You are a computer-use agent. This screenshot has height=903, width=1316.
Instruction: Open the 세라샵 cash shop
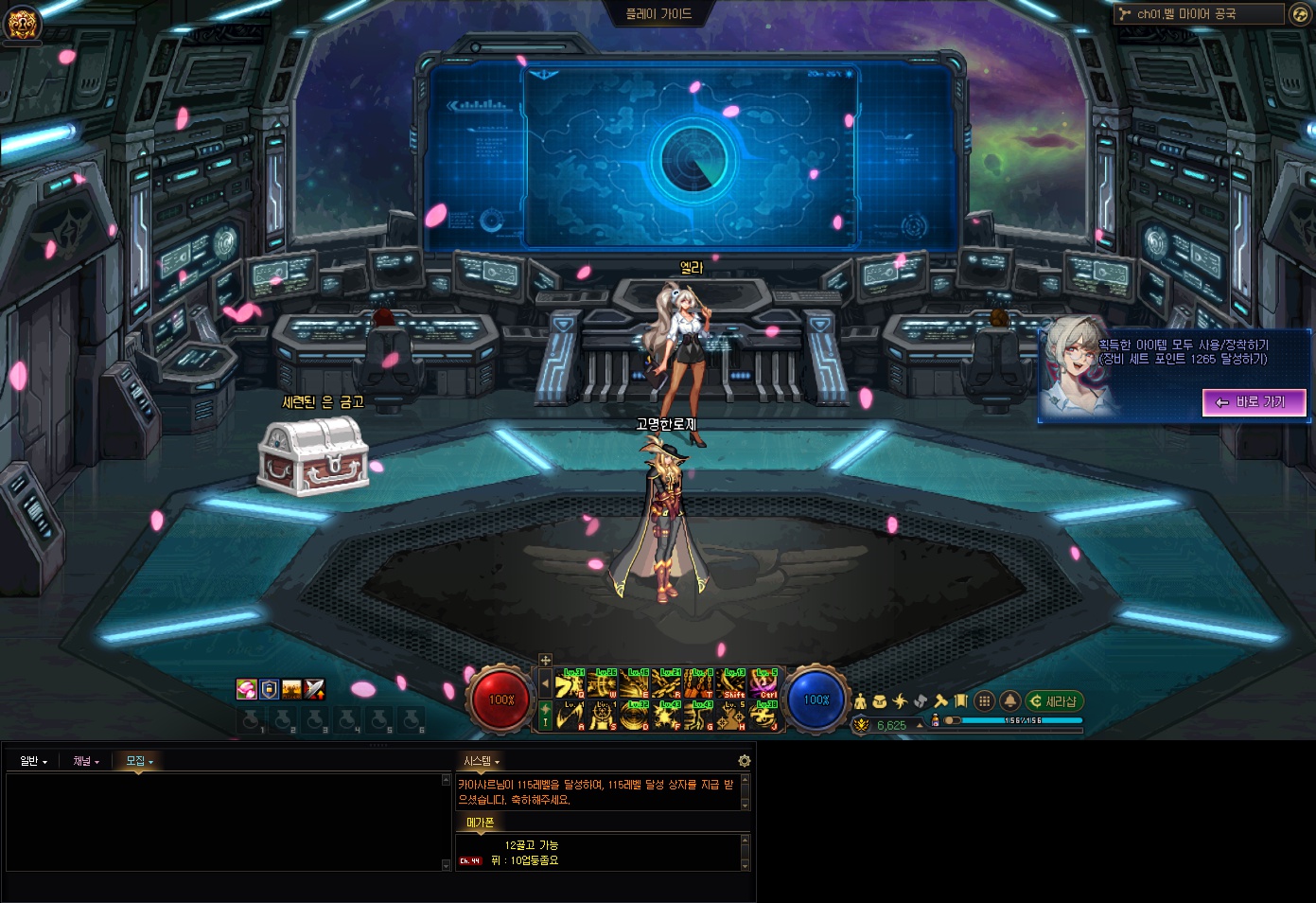click(x=1054, y=701)
